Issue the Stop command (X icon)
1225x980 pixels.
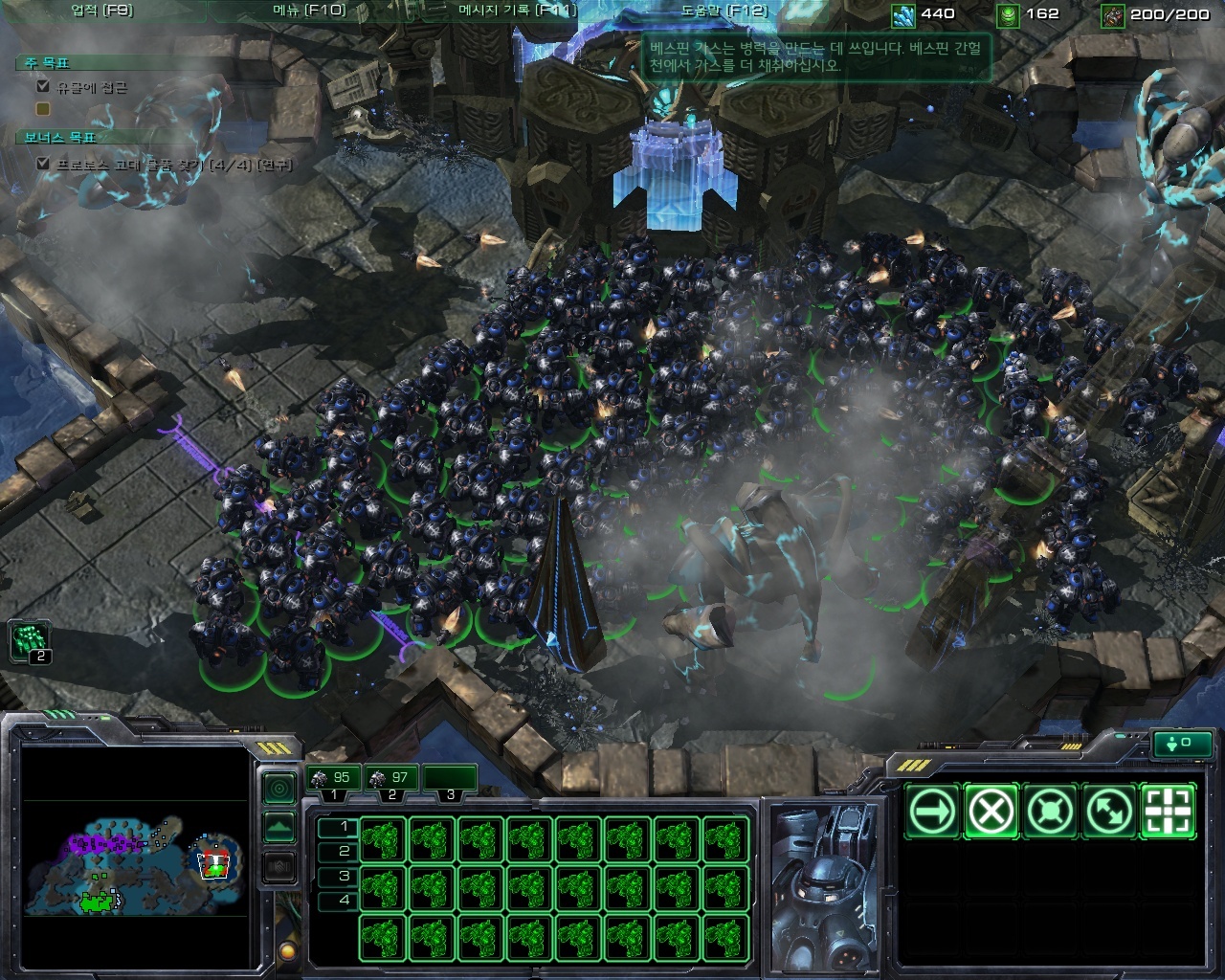[991, 813]
